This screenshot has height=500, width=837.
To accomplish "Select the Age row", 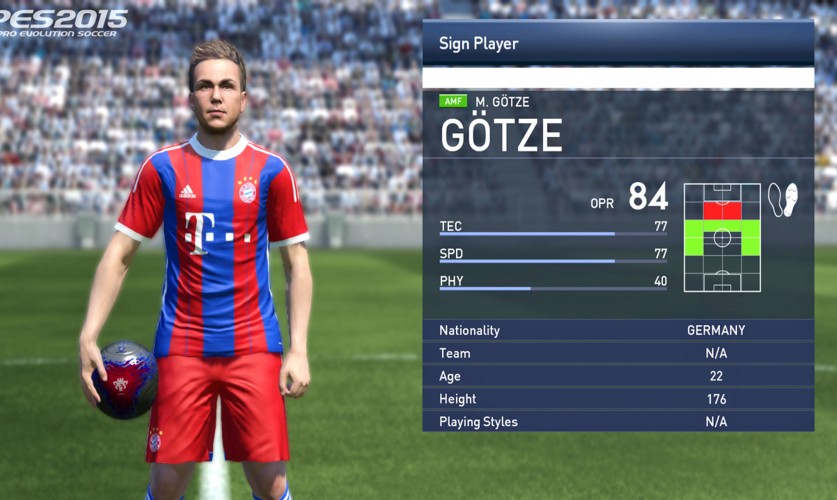I will tap(617, 376).
